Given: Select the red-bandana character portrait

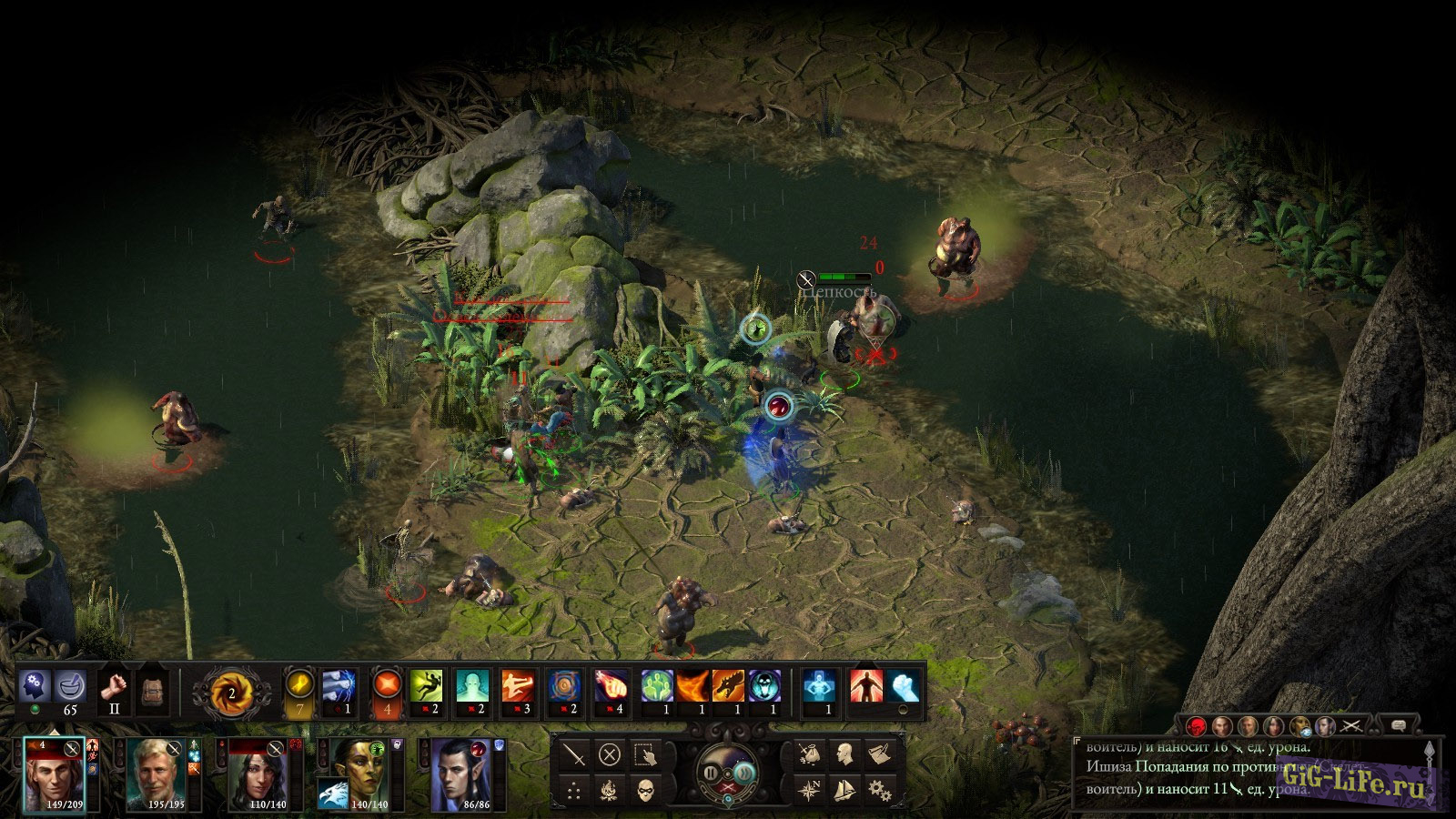Looking at the screenshot, I should (x=54, y=772).
